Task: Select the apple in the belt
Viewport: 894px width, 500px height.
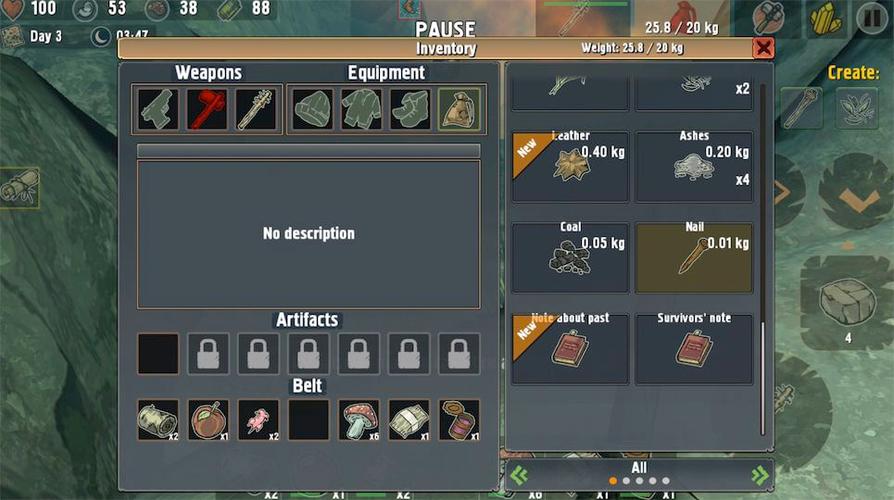Action: 208,420
